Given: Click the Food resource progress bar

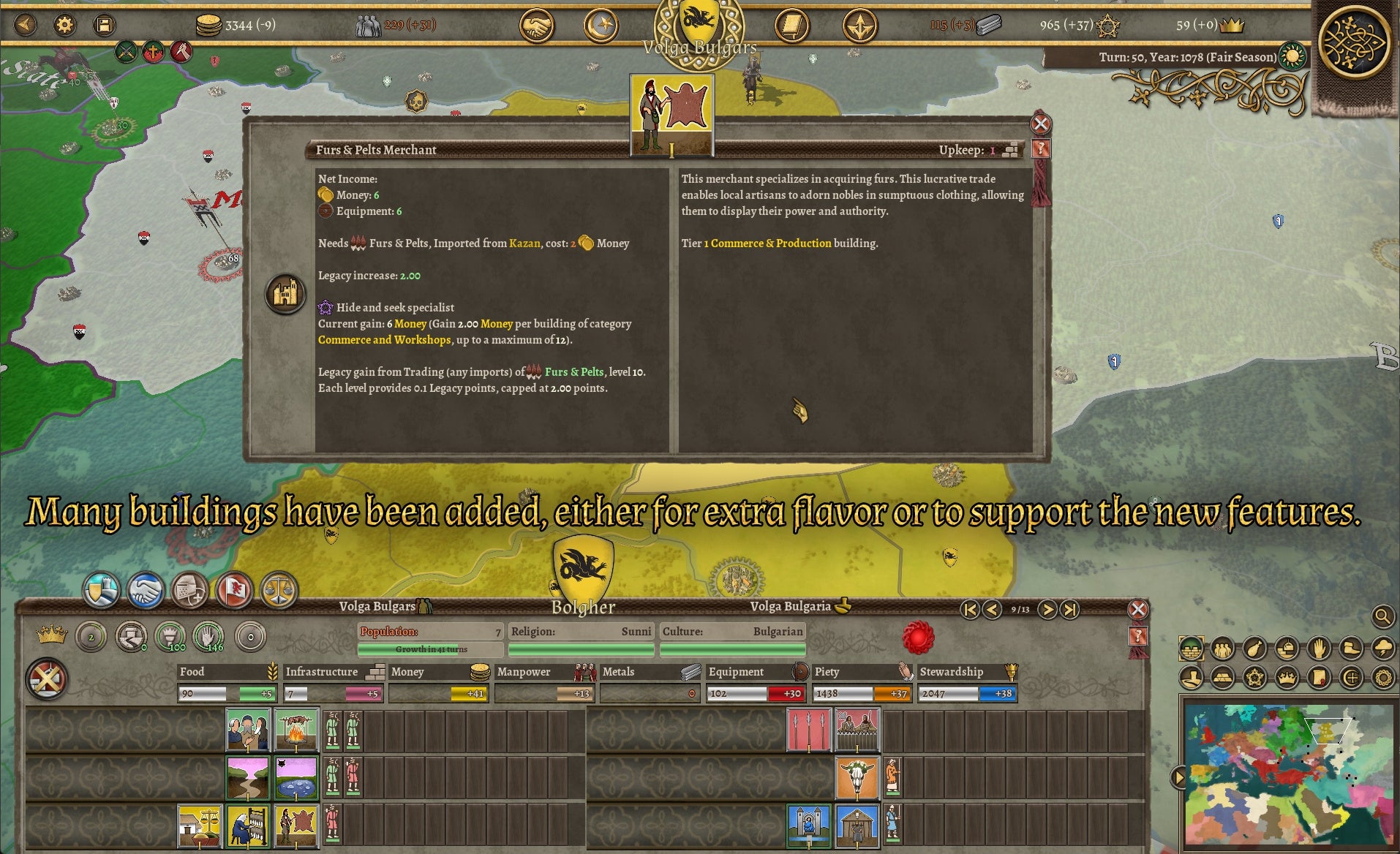Looking at the screenshot, I should (225, 693).
